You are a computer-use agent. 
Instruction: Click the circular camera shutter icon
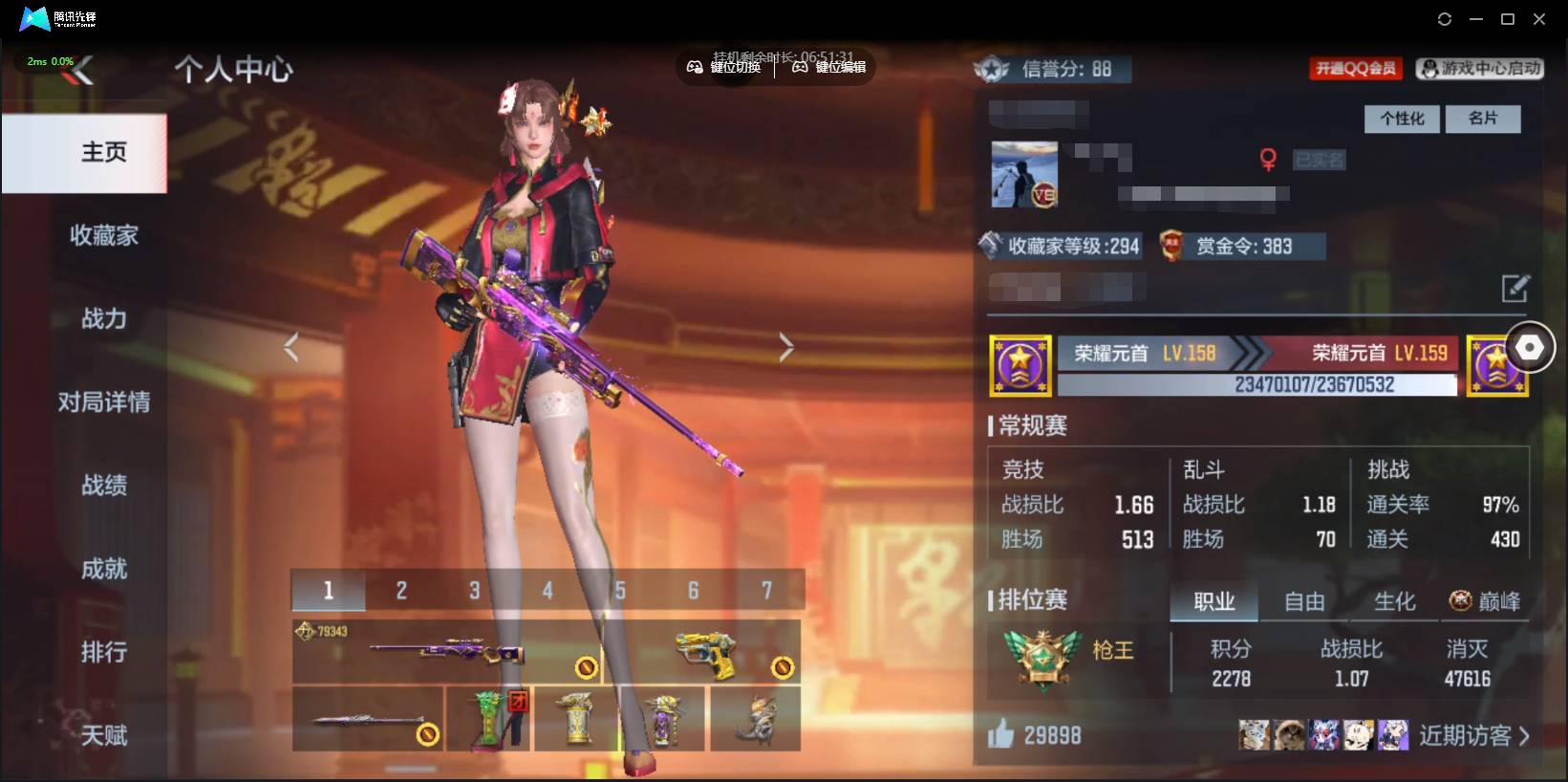click(1531, 346)
